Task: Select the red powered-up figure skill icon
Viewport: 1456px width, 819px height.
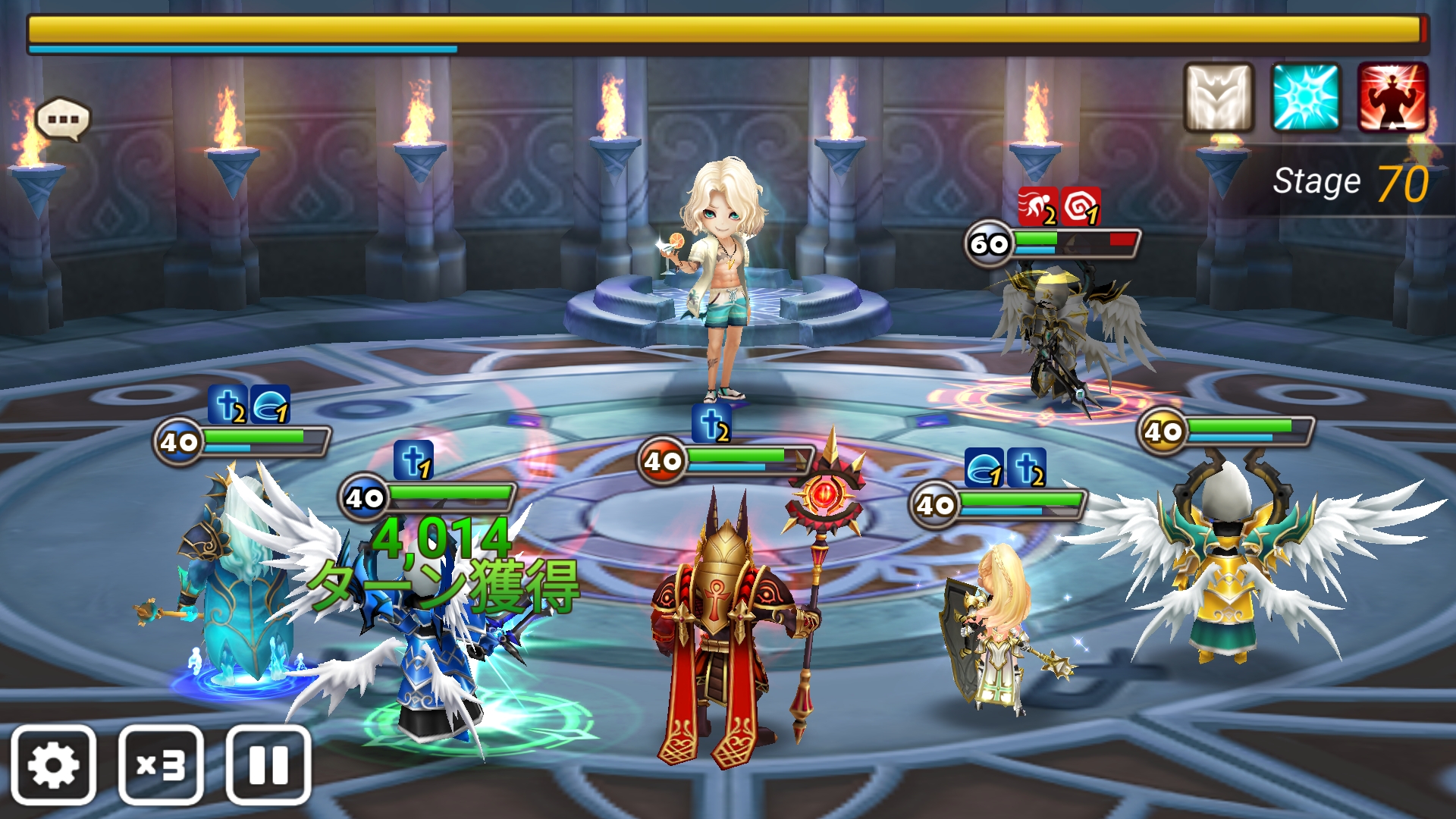Action: (x=1393, y=98)
